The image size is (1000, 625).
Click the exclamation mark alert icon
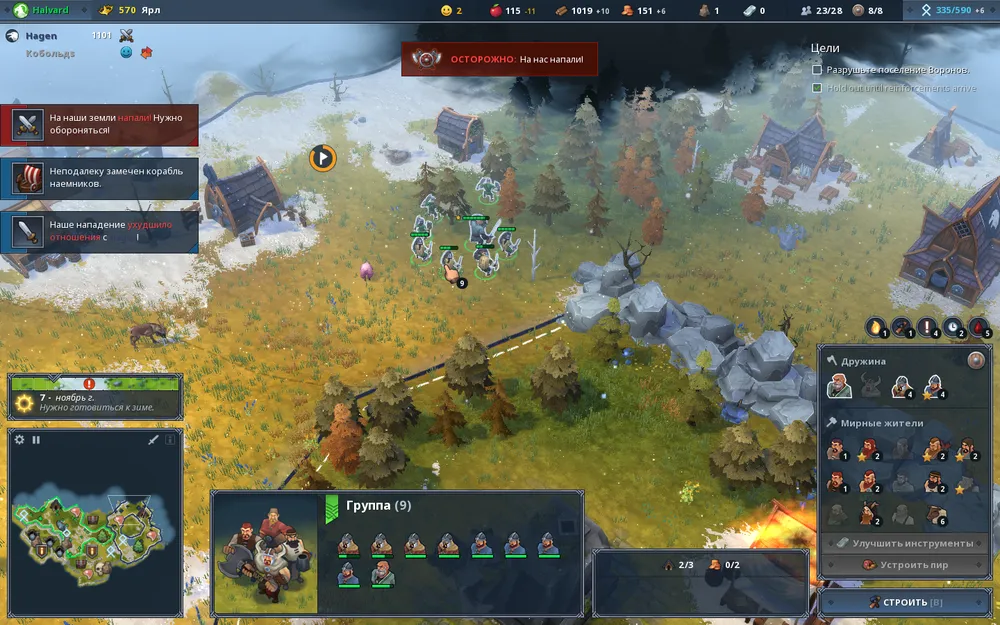928,326
